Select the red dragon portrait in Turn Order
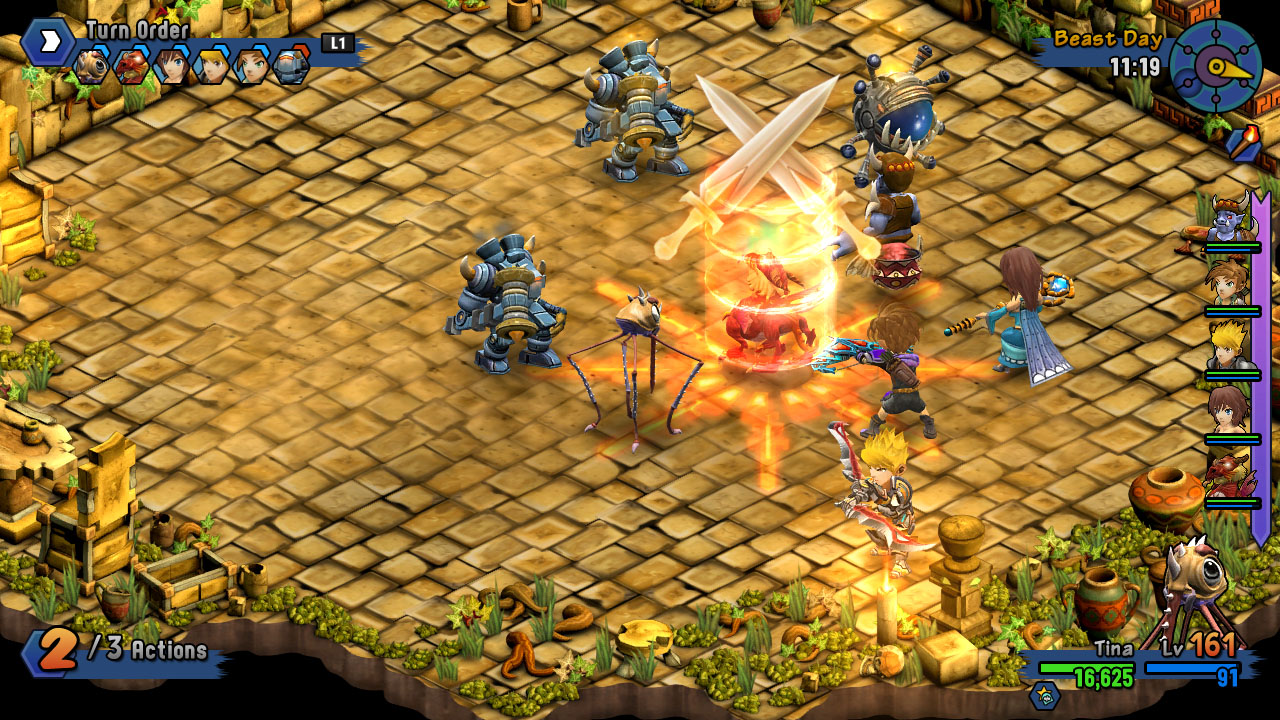The image size is (1280, 720). [x=131, y=66]
